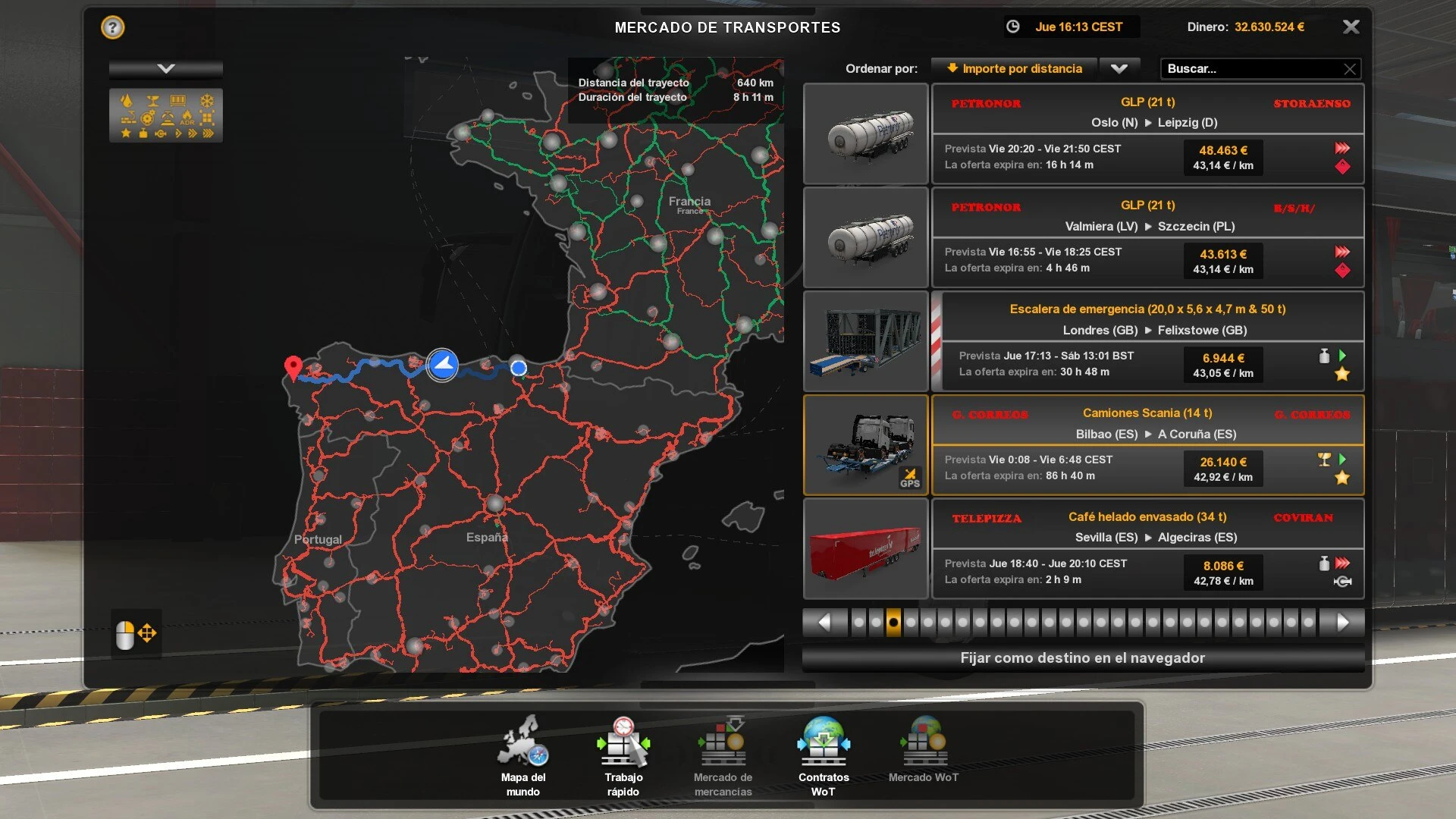Toggle the container cargo filter

coord(177,100)
